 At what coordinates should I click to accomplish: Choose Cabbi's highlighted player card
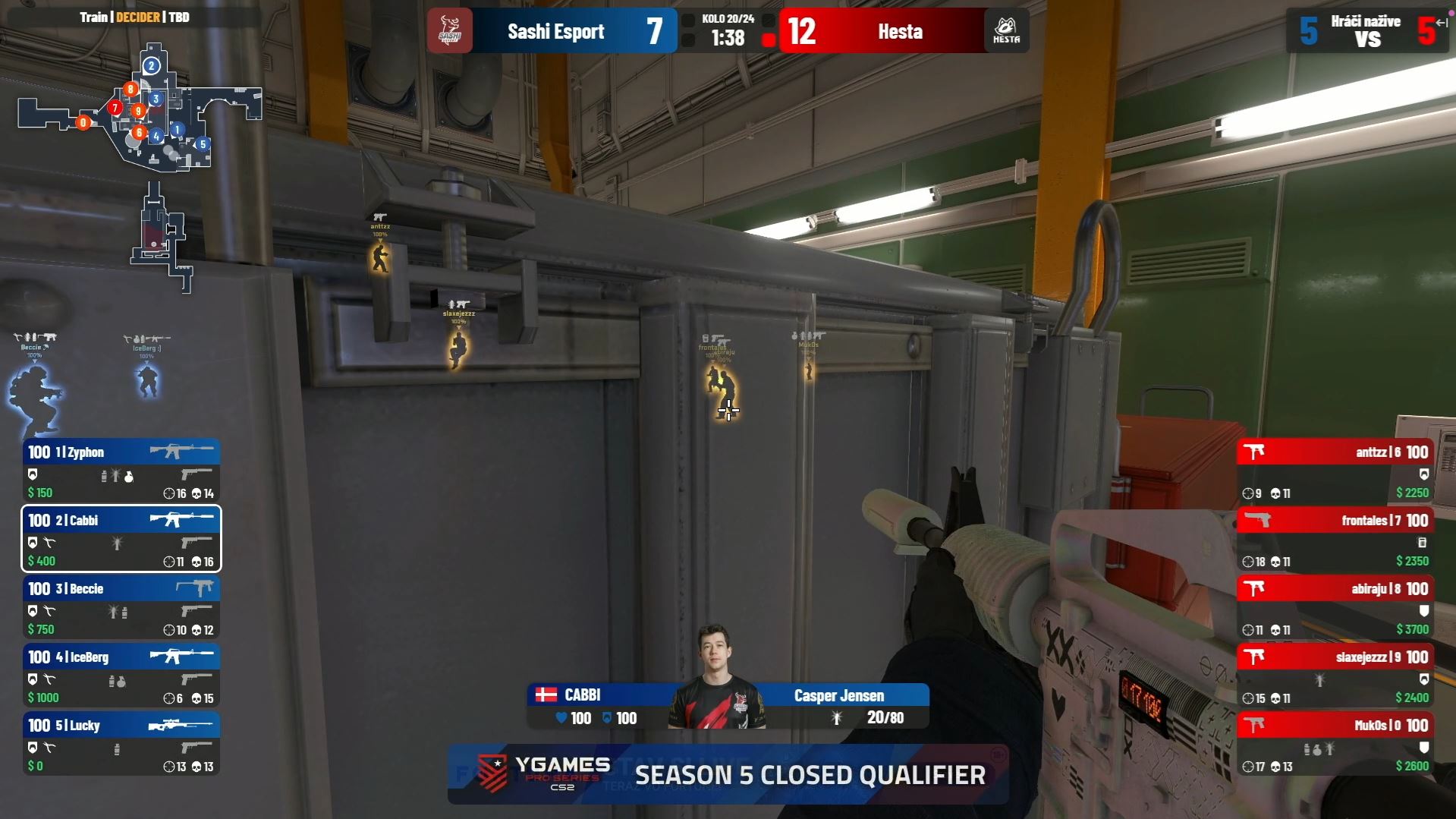pos(121,539)
